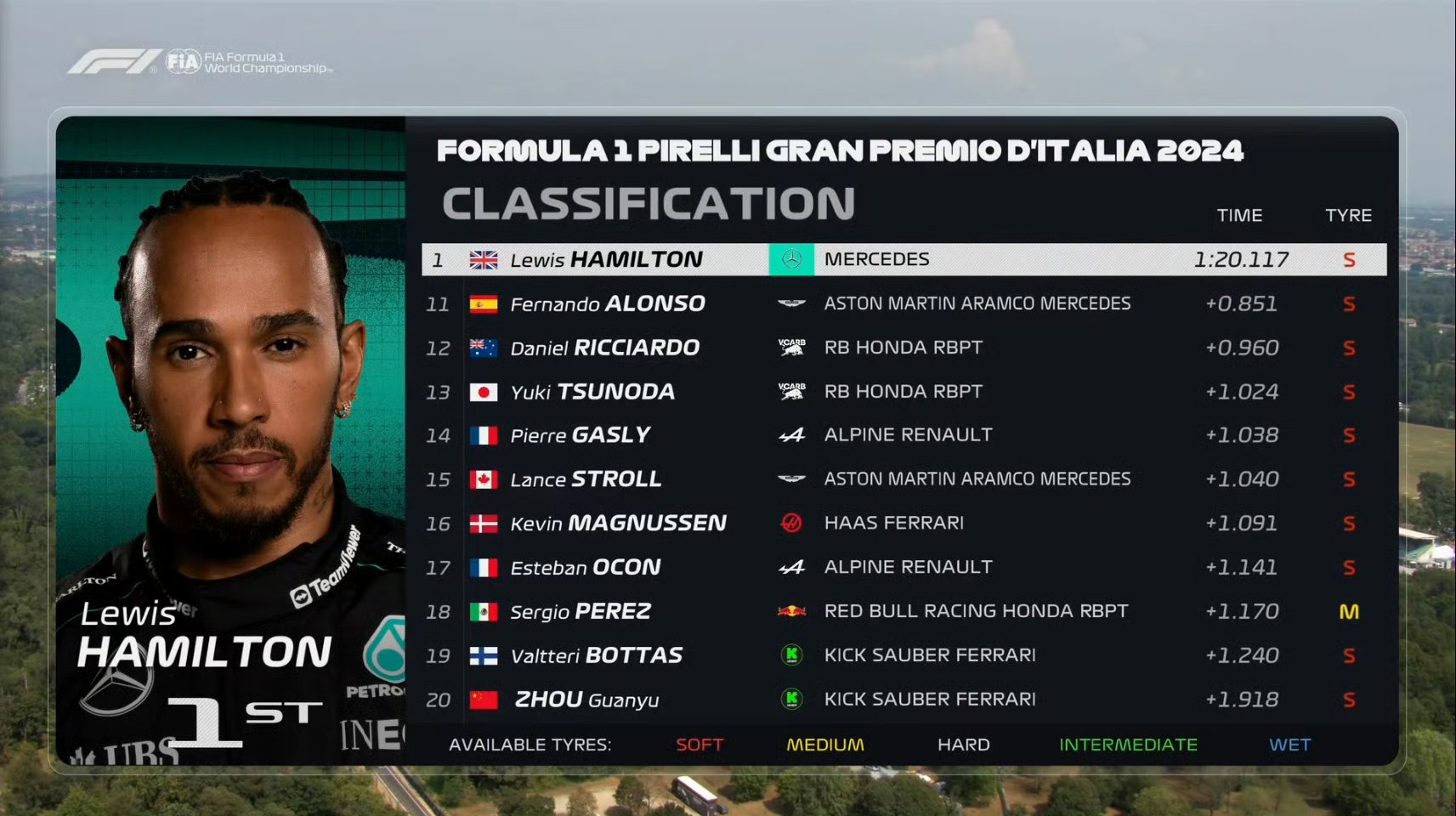Choose Daniel Ricciardo in the classification
The width and height of the screenshot is (1456, 816).
pyautogui.click(x=604, y=348)
